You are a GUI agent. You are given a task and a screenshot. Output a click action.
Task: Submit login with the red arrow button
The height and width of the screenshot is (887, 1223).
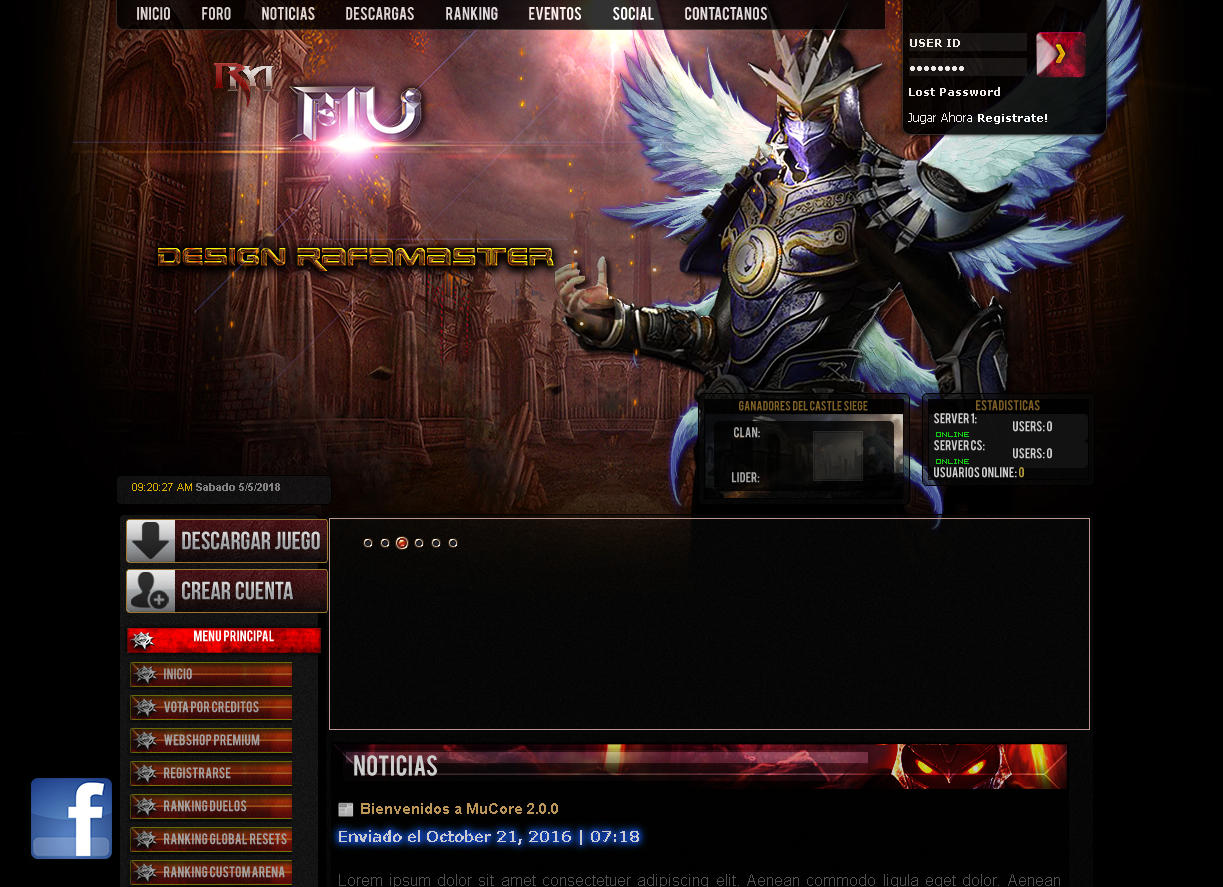1060,54
